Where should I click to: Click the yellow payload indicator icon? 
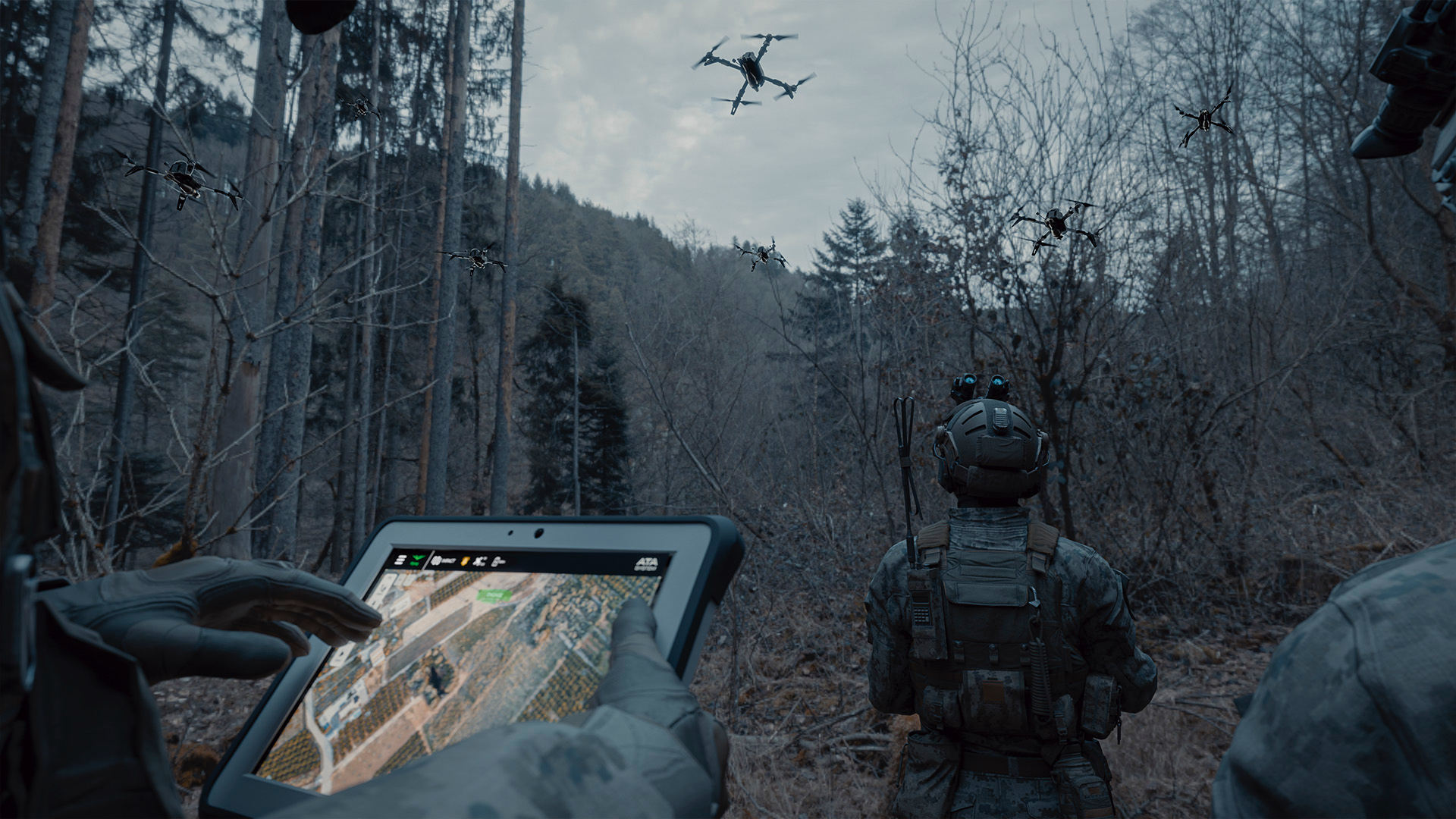click(466, 560)
